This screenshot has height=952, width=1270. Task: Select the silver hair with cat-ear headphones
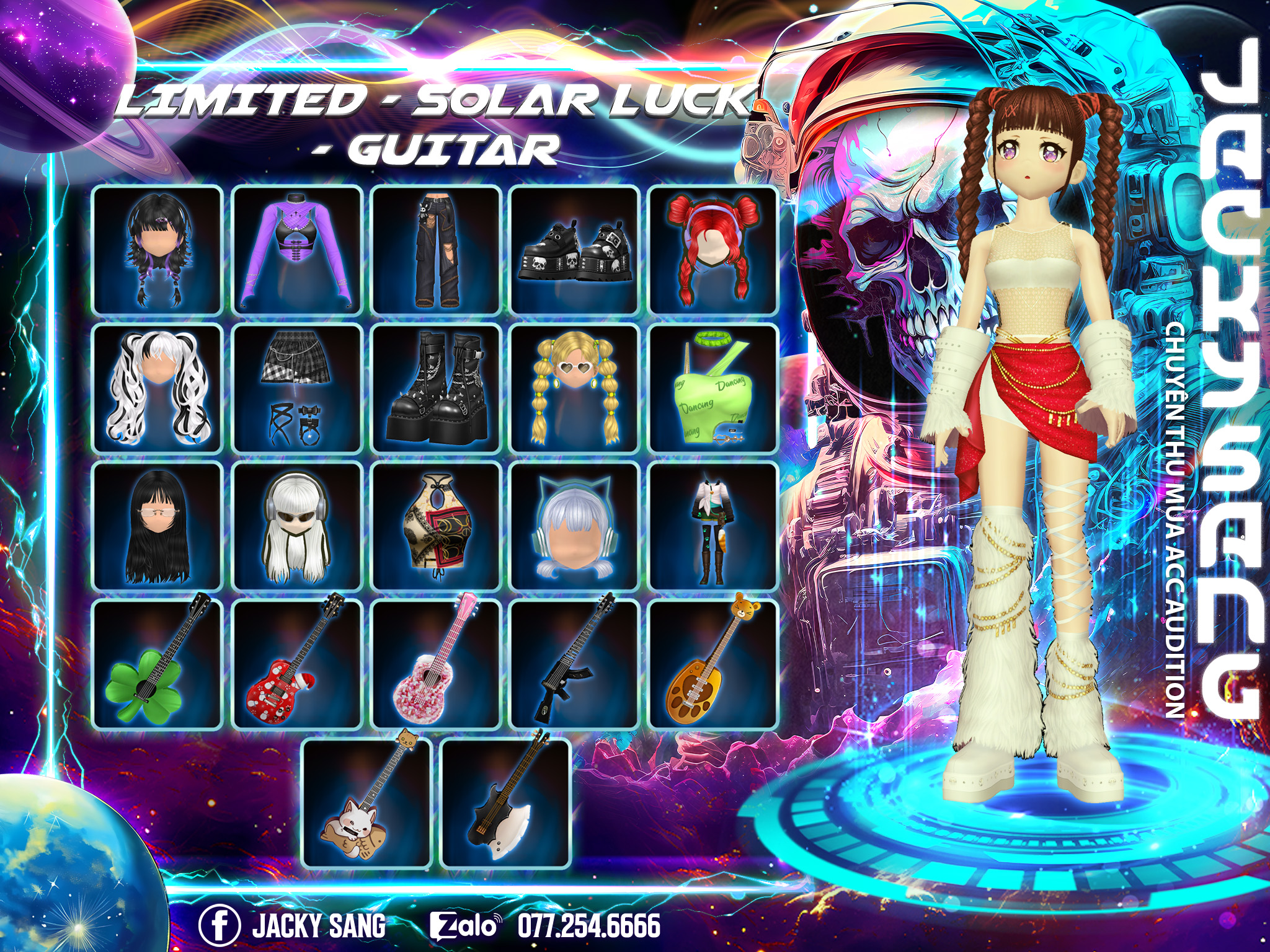pyautogui.click(x=575, y=526)
